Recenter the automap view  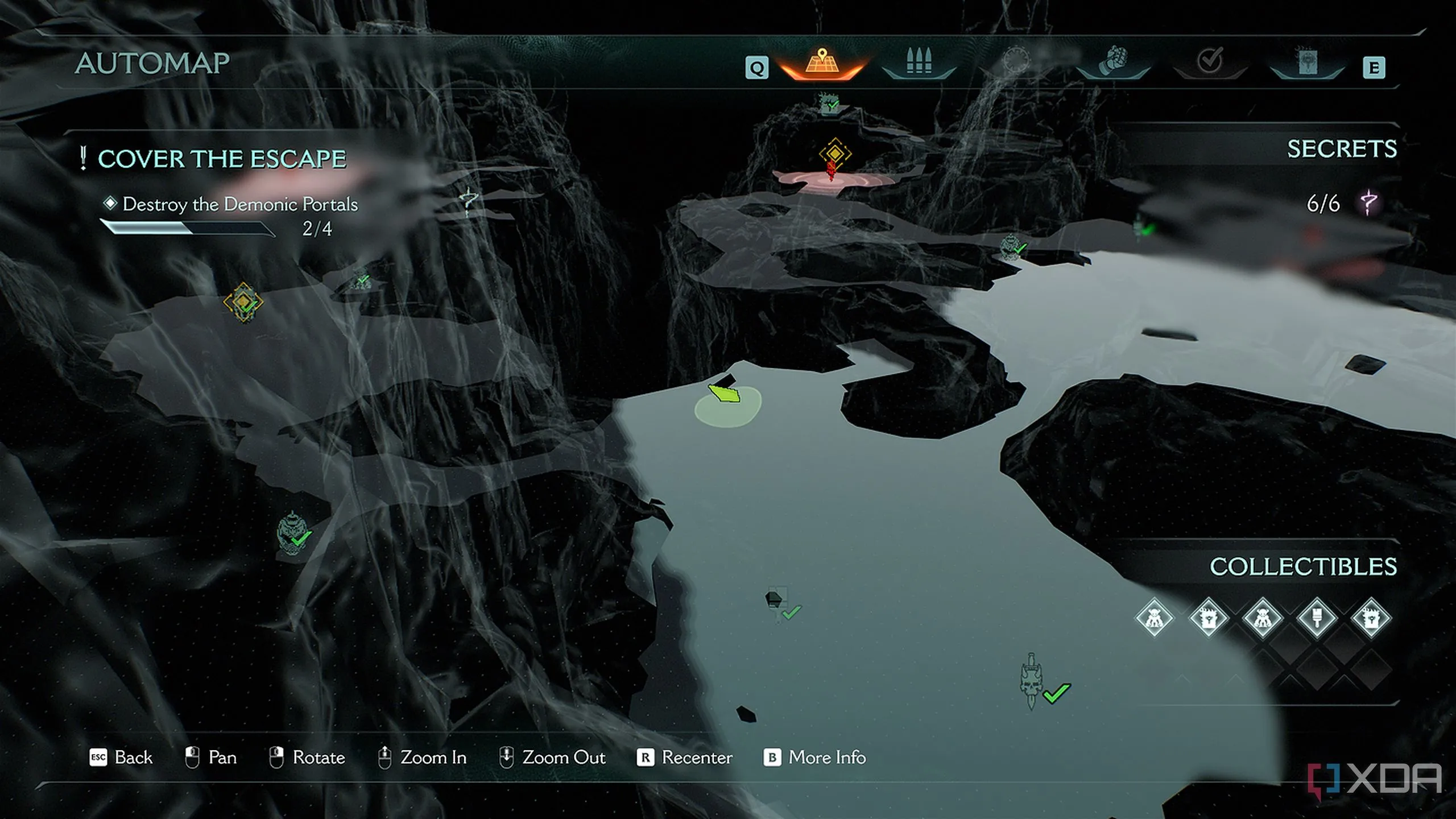click(x=685, y=758)
